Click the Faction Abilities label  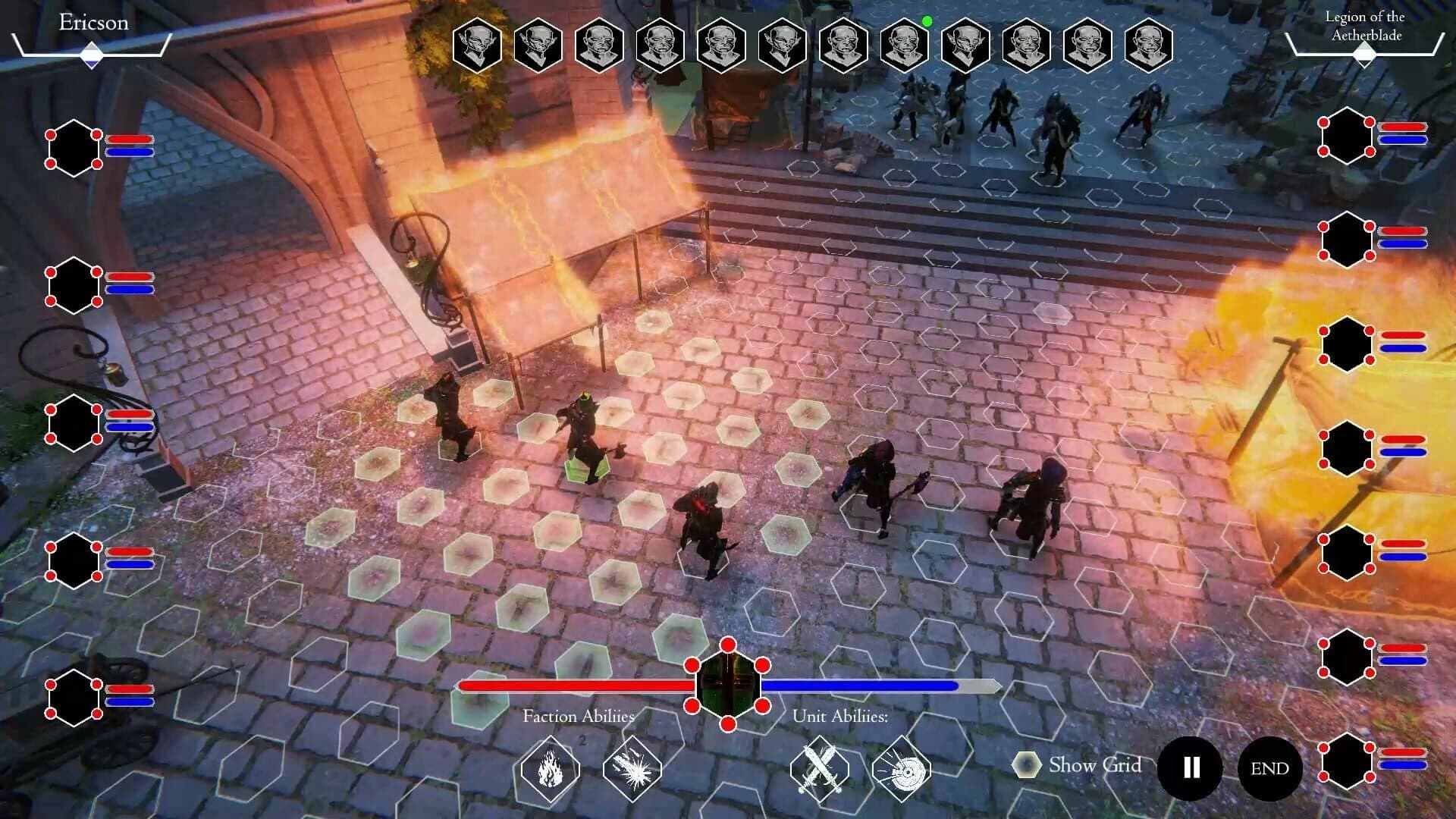click(x=579, y=716)
